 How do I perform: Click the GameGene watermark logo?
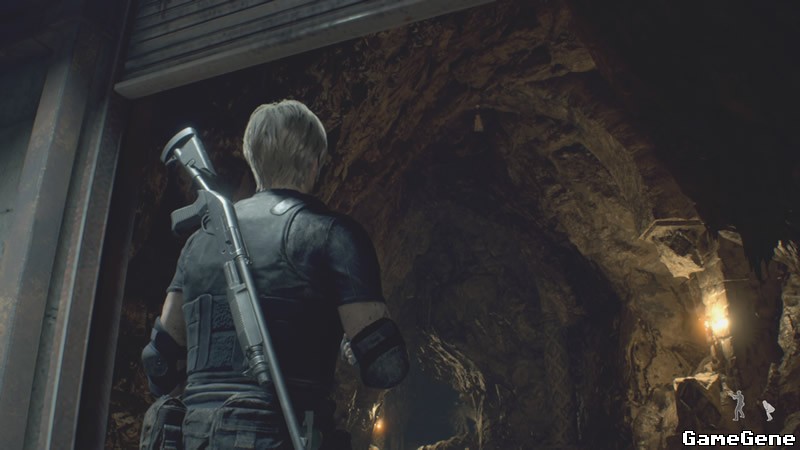[x=738, y=437]
